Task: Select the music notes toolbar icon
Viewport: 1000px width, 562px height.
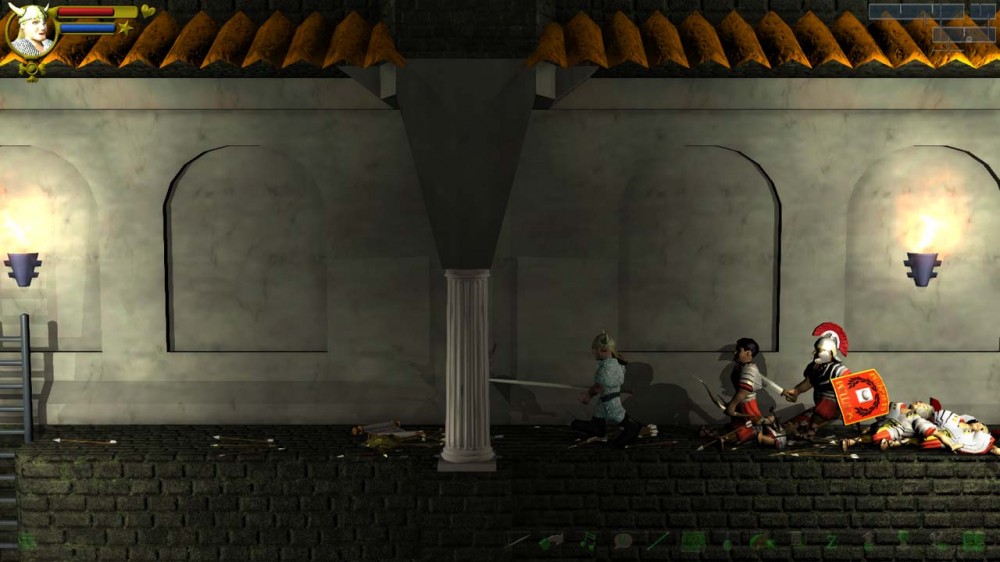Action: coord(588,541)
